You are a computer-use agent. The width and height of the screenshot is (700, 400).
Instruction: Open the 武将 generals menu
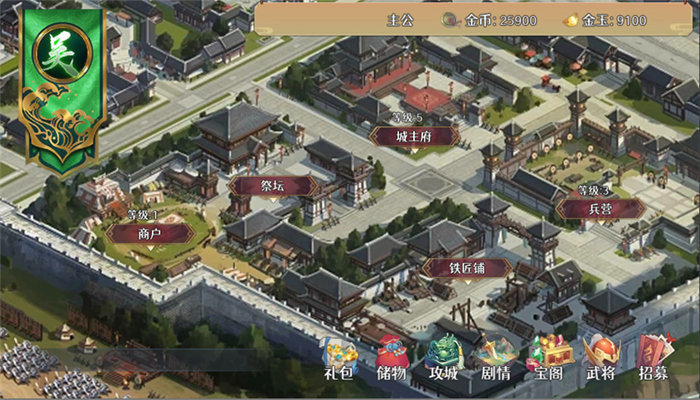pyautogui.click(x=601, y=359)
